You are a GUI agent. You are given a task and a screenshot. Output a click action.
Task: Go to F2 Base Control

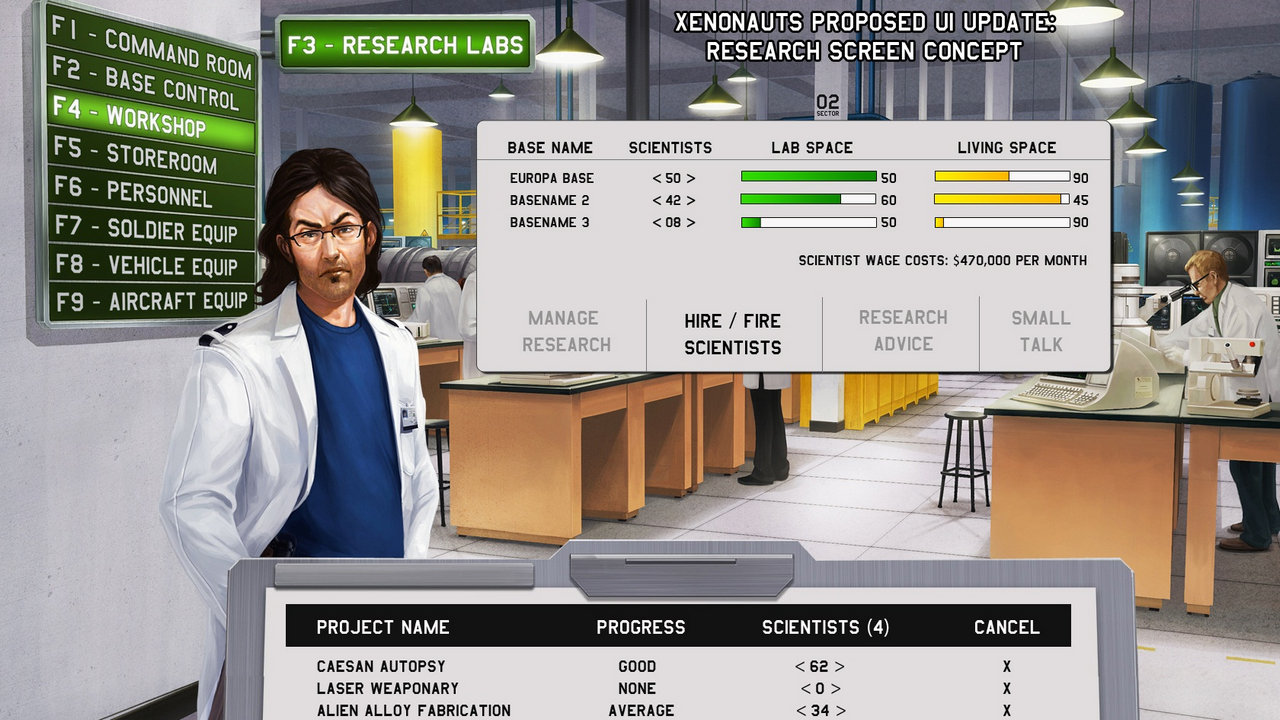(151, 86)
